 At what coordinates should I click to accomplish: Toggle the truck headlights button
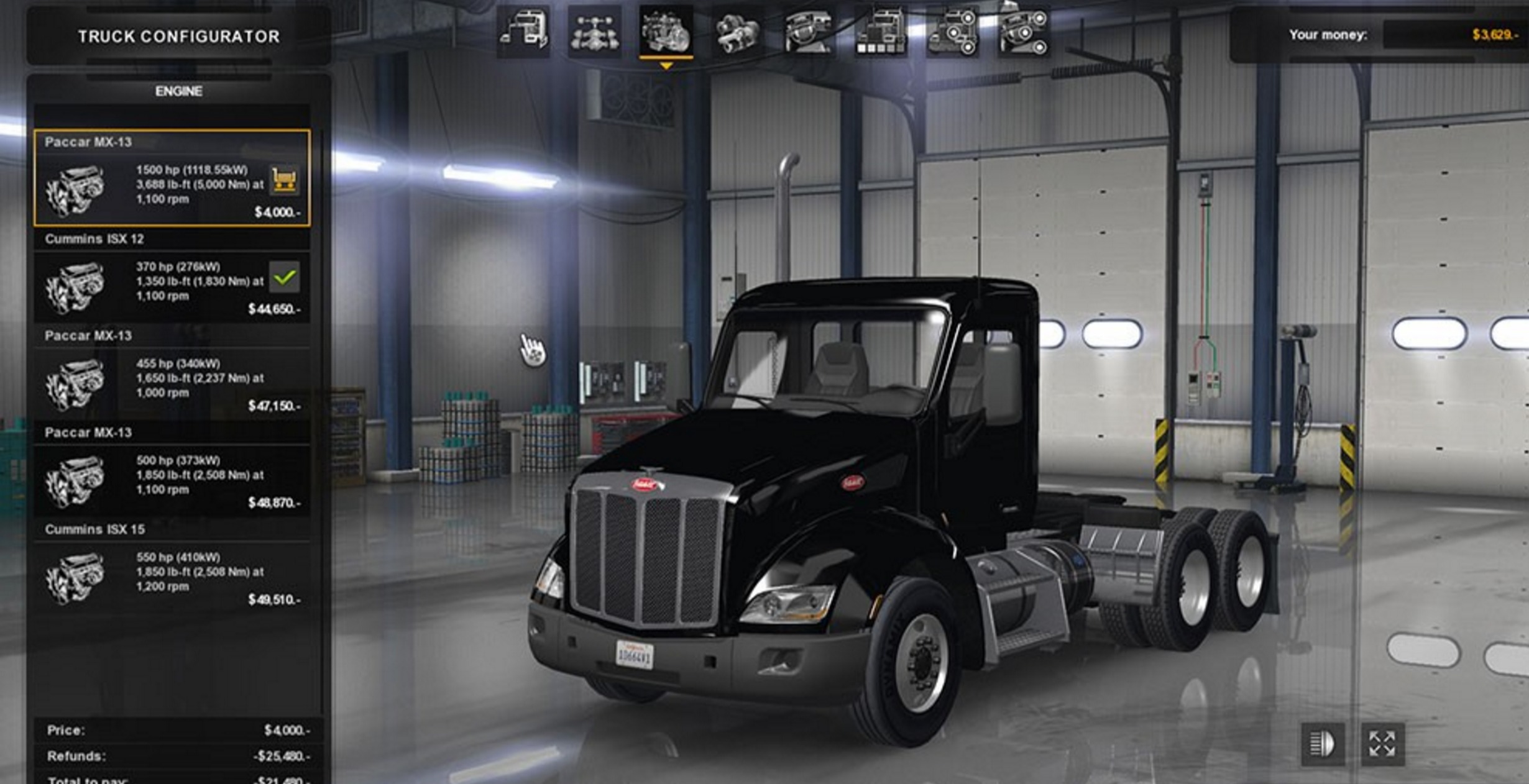[x=1323, y=744]
